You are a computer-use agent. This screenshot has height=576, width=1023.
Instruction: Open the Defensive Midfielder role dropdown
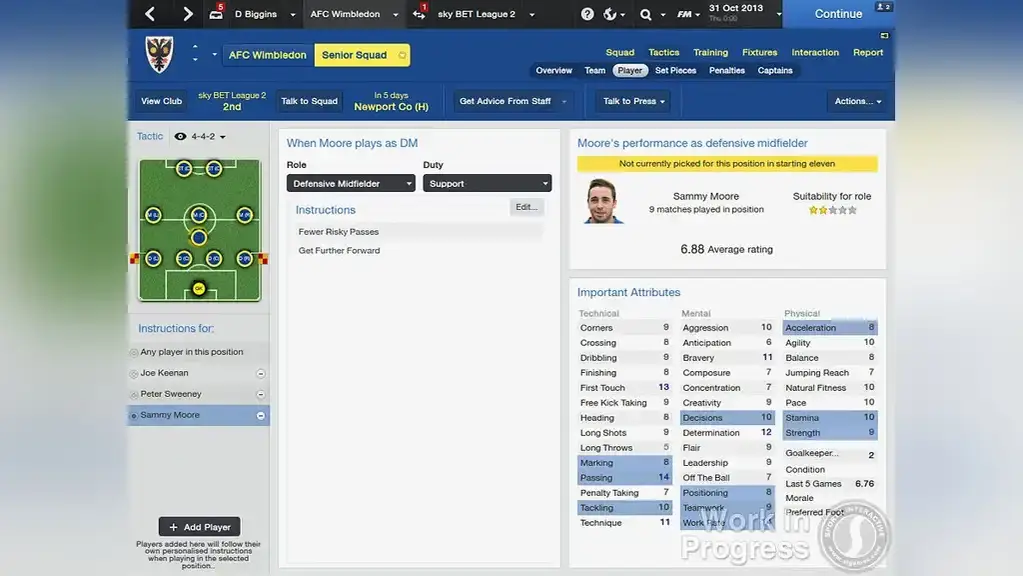(x=350, y=184)
